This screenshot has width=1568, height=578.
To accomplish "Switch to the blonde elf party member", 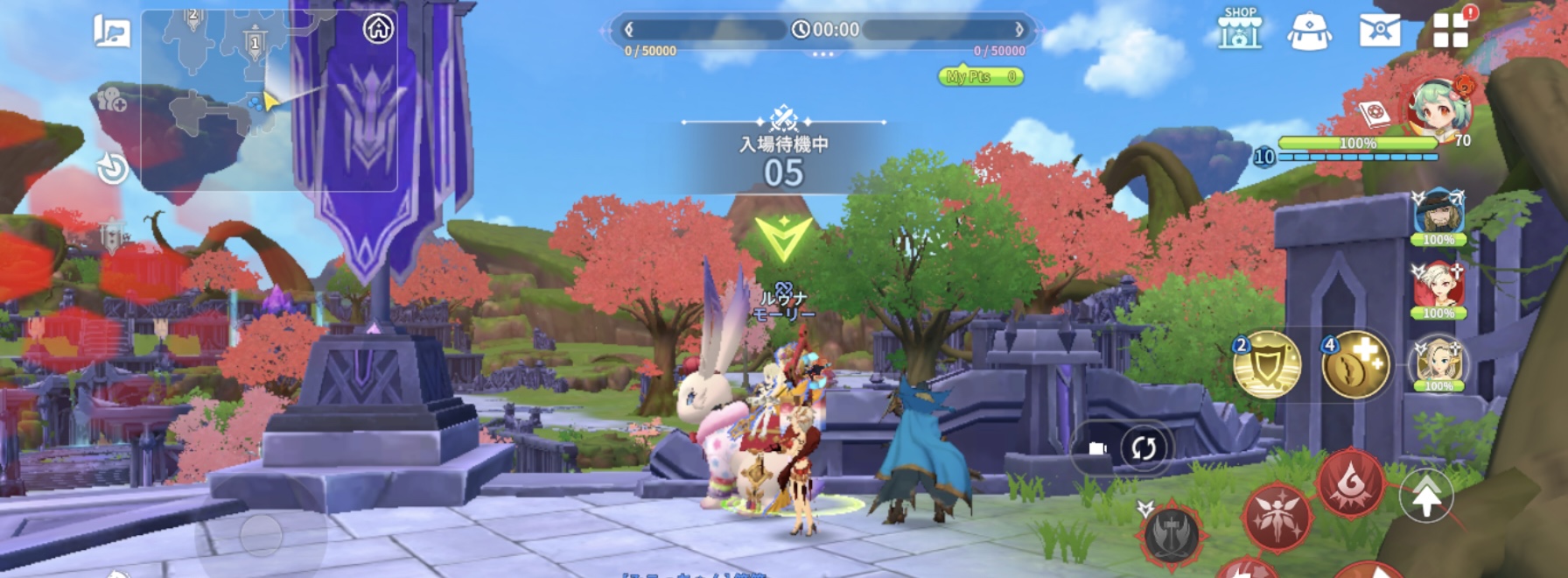I will (x=1438, y=361).
